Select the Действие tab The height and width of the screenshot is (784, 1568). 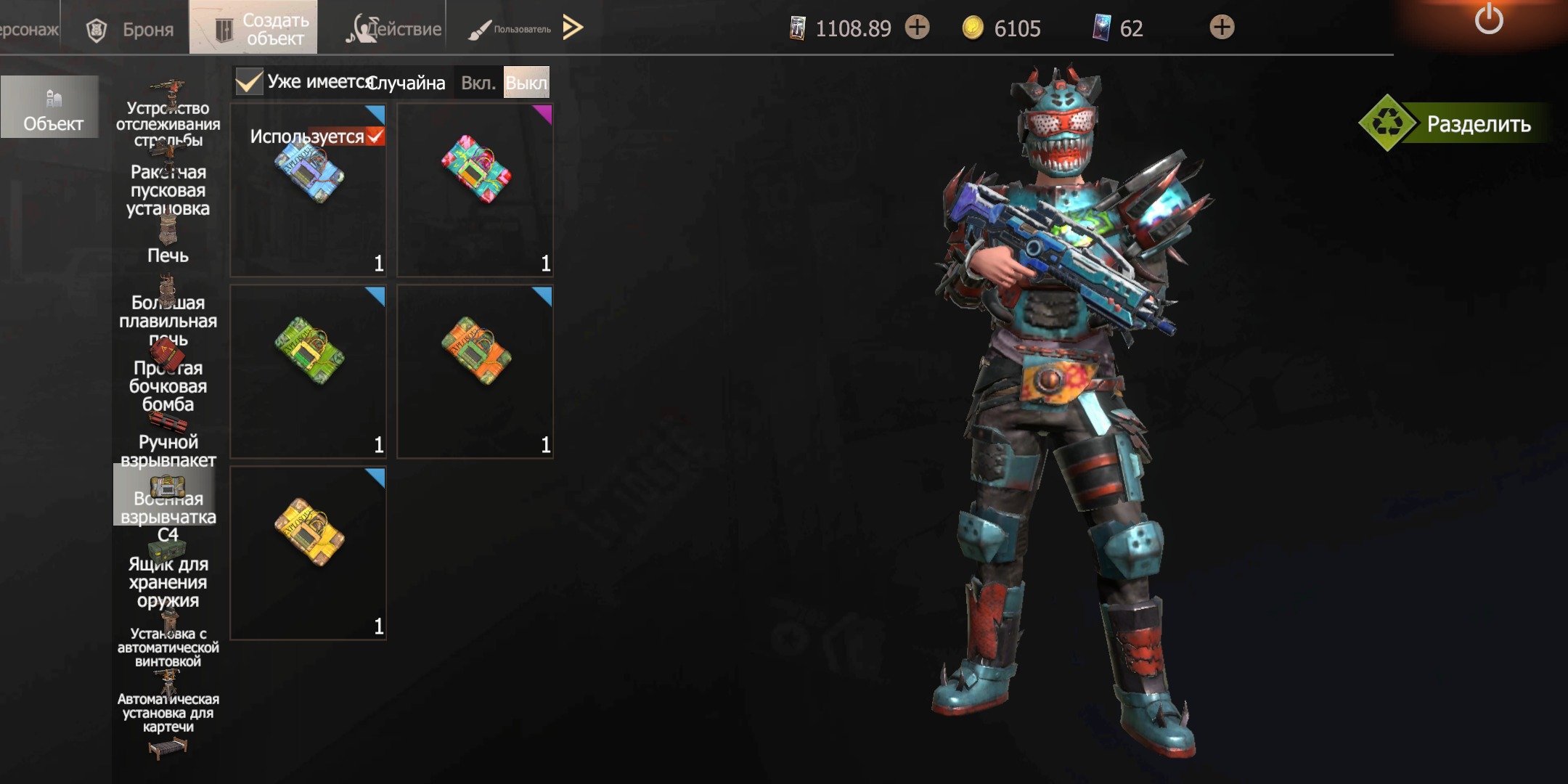pyautogui.click(x=394, y=29)
